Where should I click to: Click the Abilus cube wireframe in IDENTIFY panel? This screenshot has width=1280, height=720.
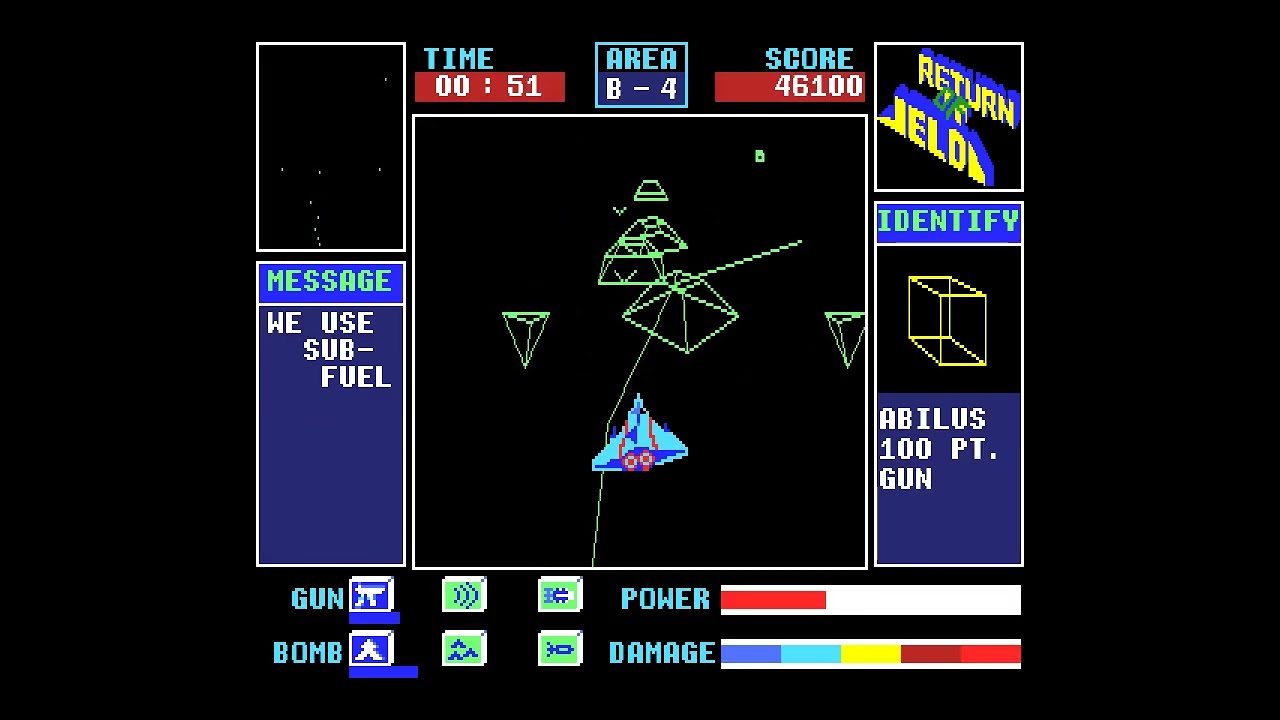coord(946,320)
